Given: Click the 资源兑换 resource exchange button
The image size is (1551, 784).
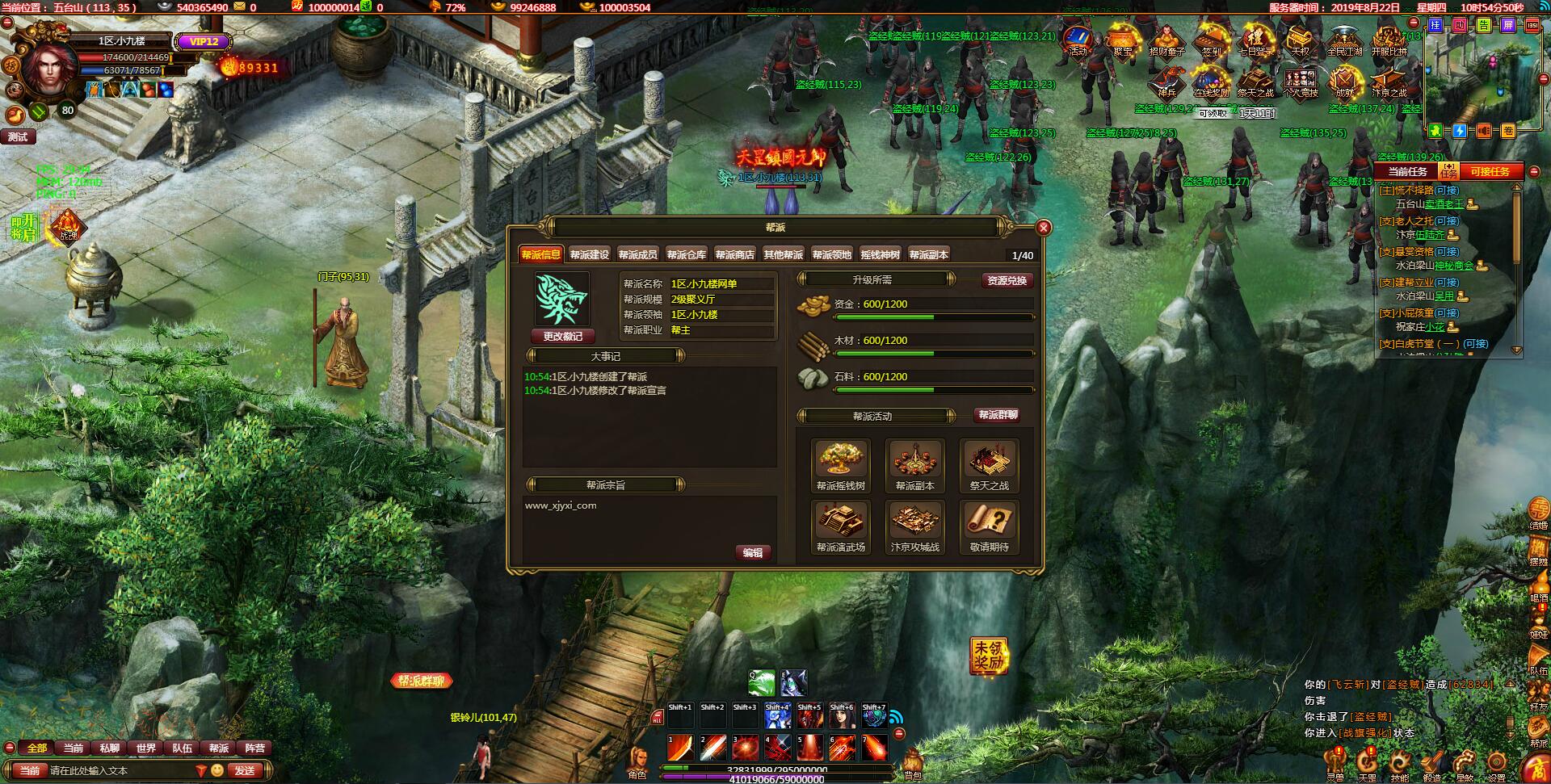Looking at the screenshot, I should [1007, 281].
